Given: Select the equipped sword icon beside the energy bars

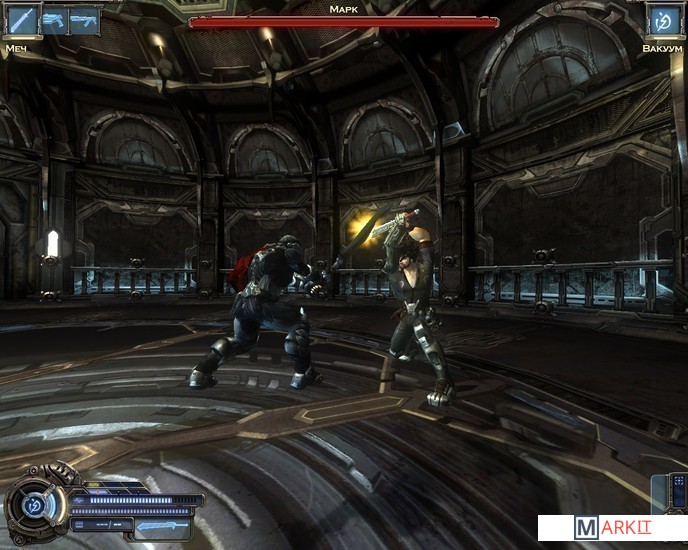Looking at the screenshot, I should pos(161,525).
